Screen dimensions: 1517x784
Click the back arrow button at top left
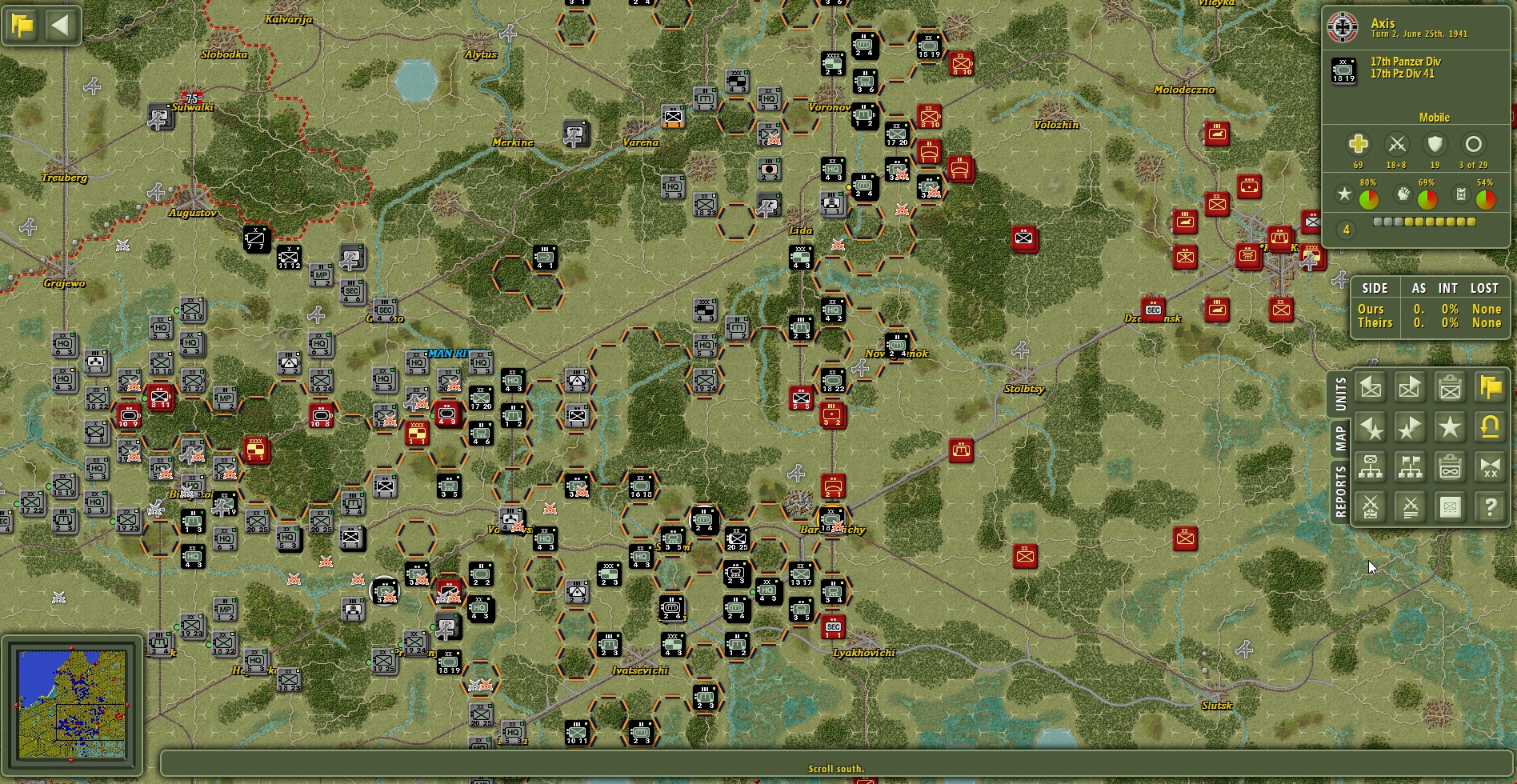(59, 25)
